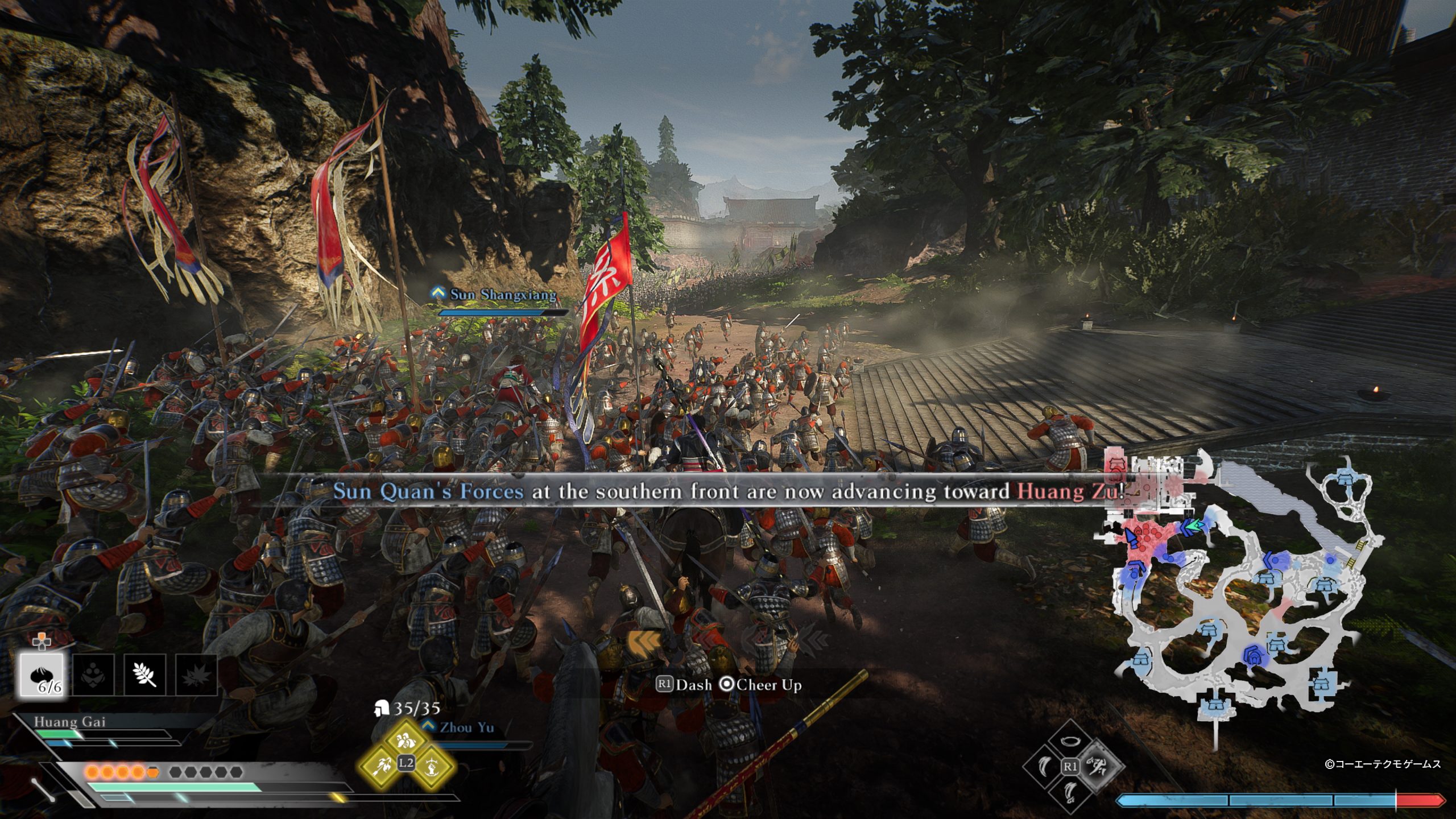Select the dimmed three-orb item slot
The width and height of the screenshot is (1456, 819).
point(94,675)
